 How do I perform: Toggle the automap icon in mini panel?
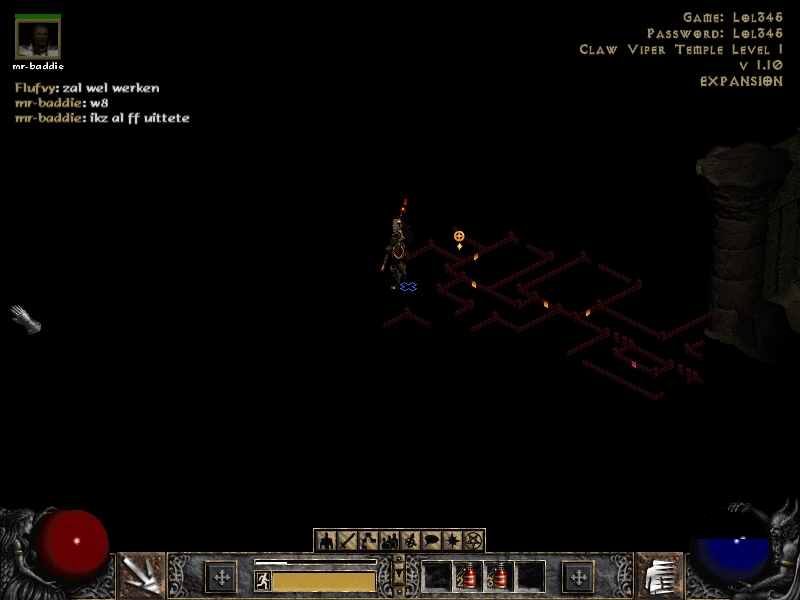(410, 541)
